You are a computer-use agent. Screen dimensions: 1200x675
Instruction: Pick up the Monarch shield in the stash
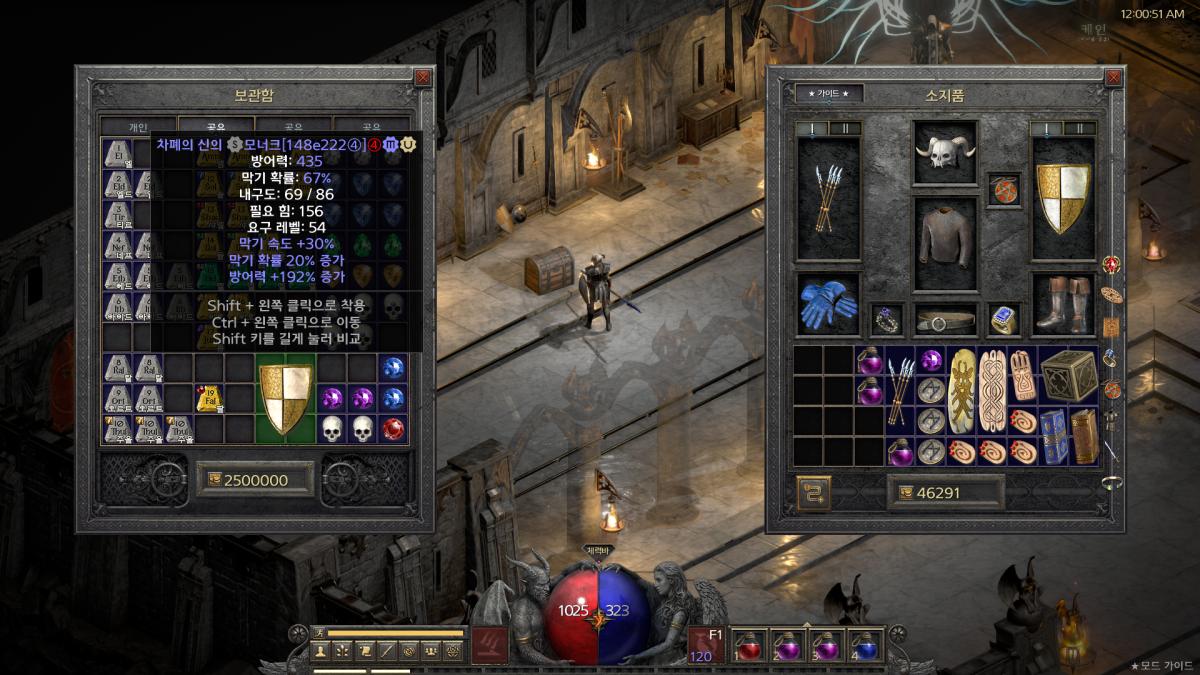pos(285,399)
